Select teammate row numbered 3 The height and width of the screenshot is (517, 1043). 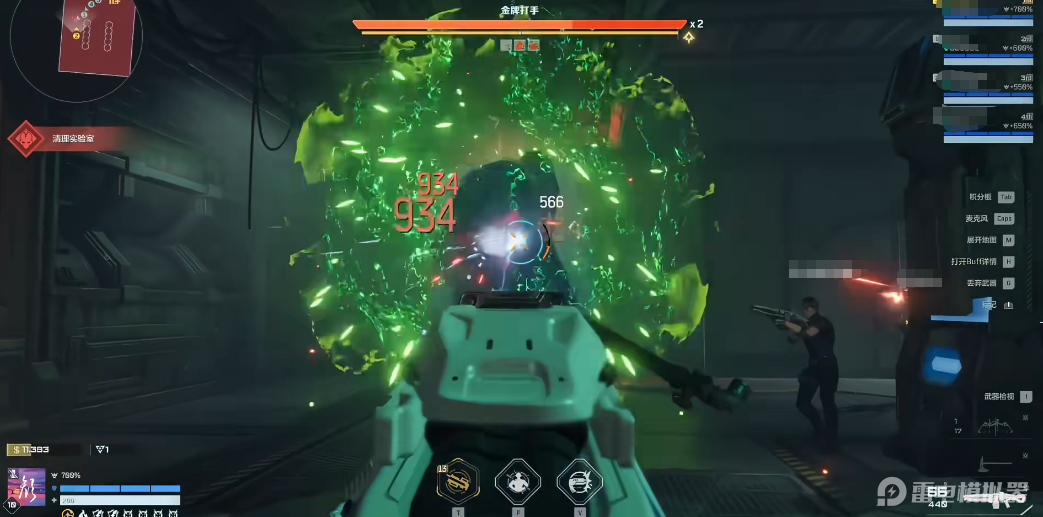coord(990,86)
